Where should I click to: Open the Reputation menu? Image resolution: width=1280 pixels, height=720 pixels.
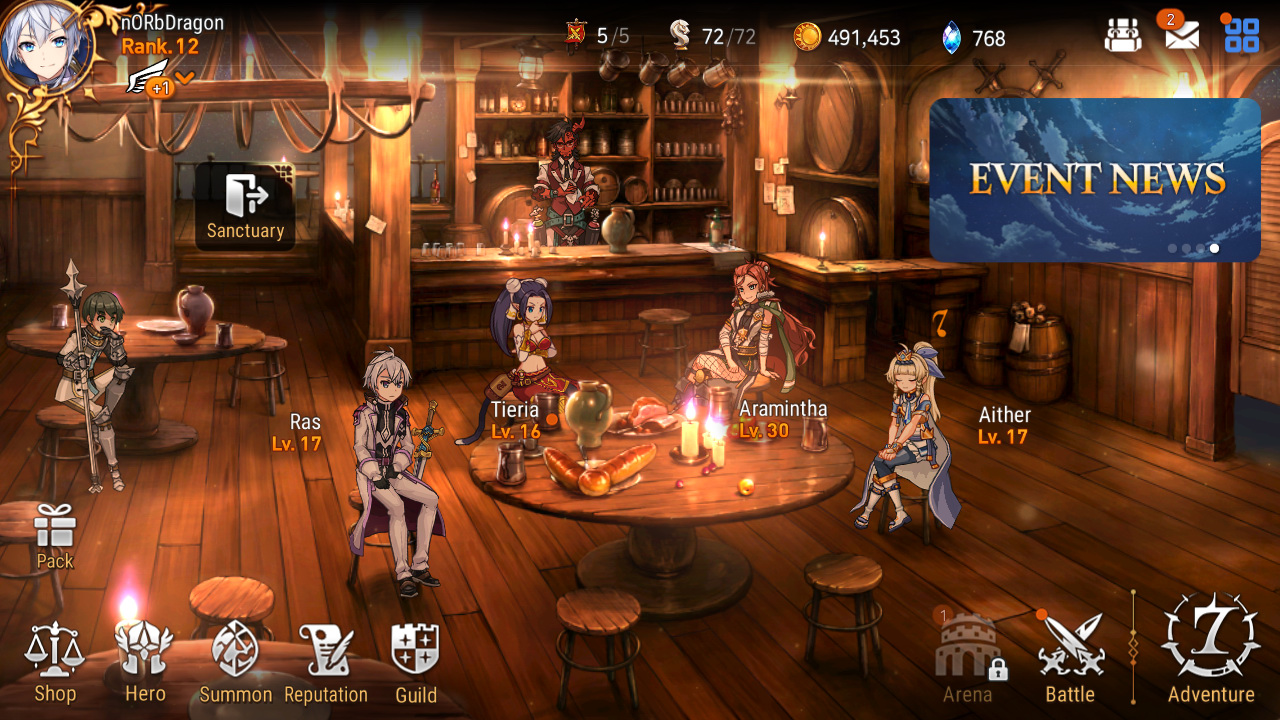(x=326, y=661)
